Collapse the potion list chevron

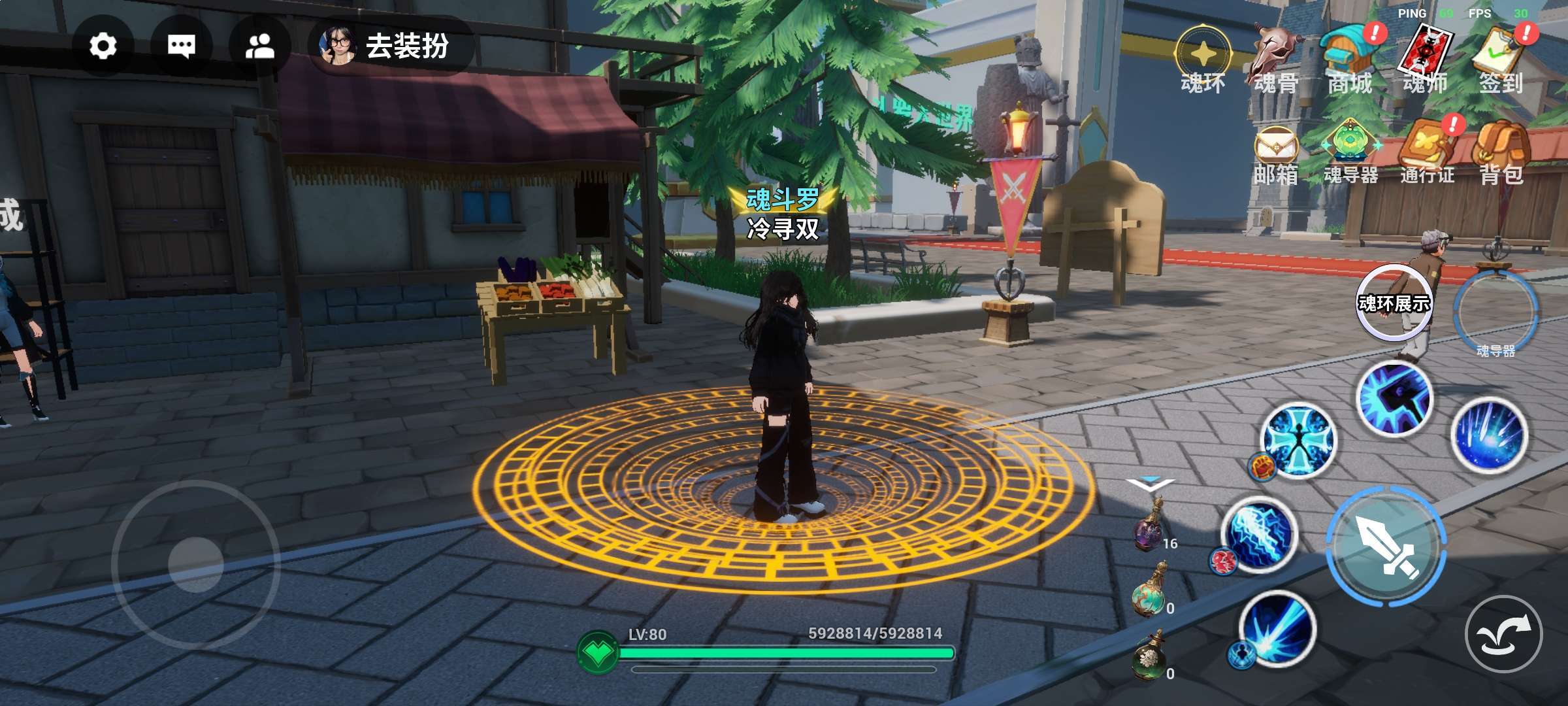click(1150, 484)
